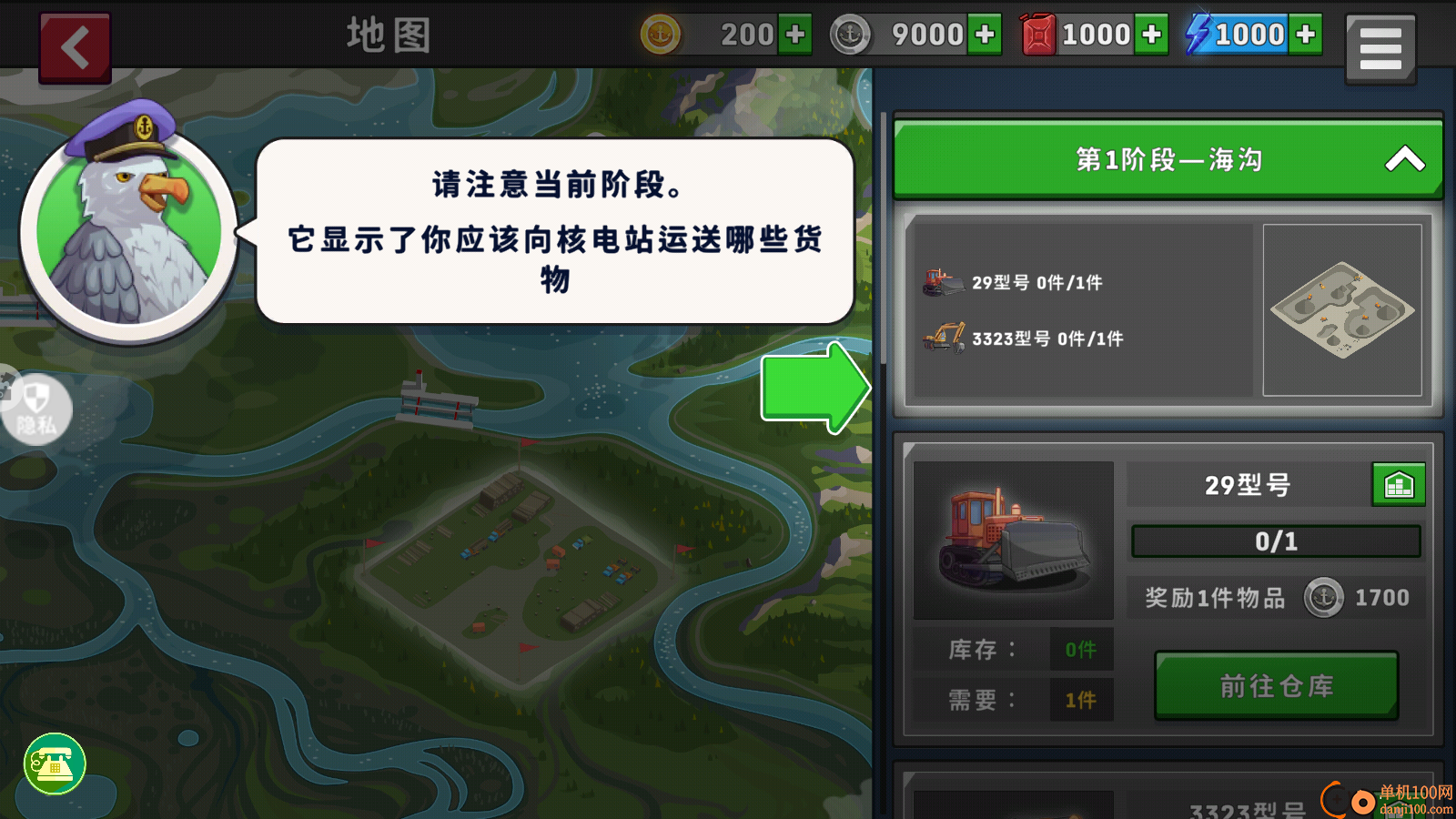This screenshot has height=819, width=1456.
Task: Tap the bulldozer preview image on 29型号 card
Action: pos(1012,537)
